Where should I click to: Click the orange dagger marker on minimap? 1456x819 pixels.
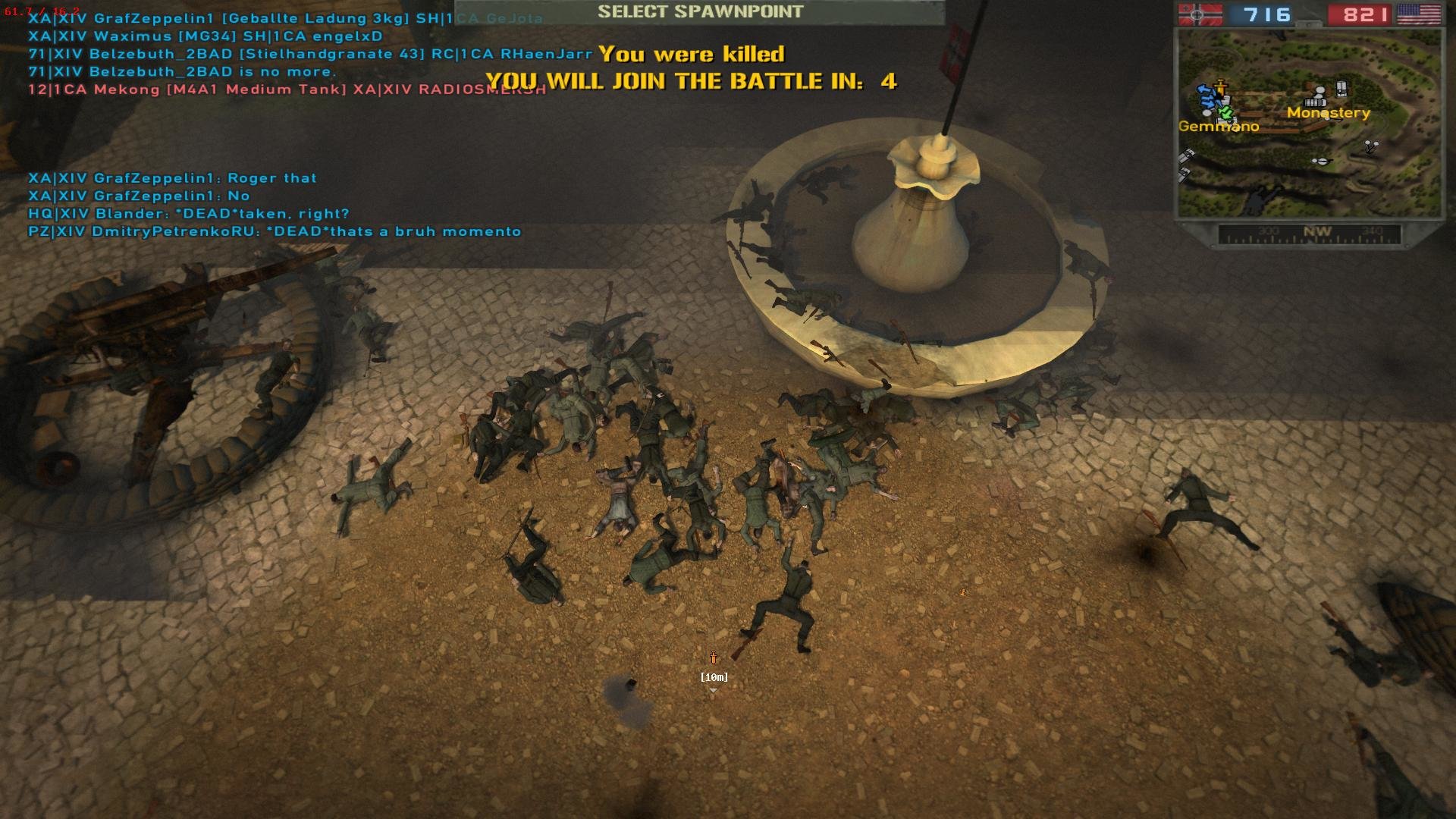click(x=1220, y=86)
